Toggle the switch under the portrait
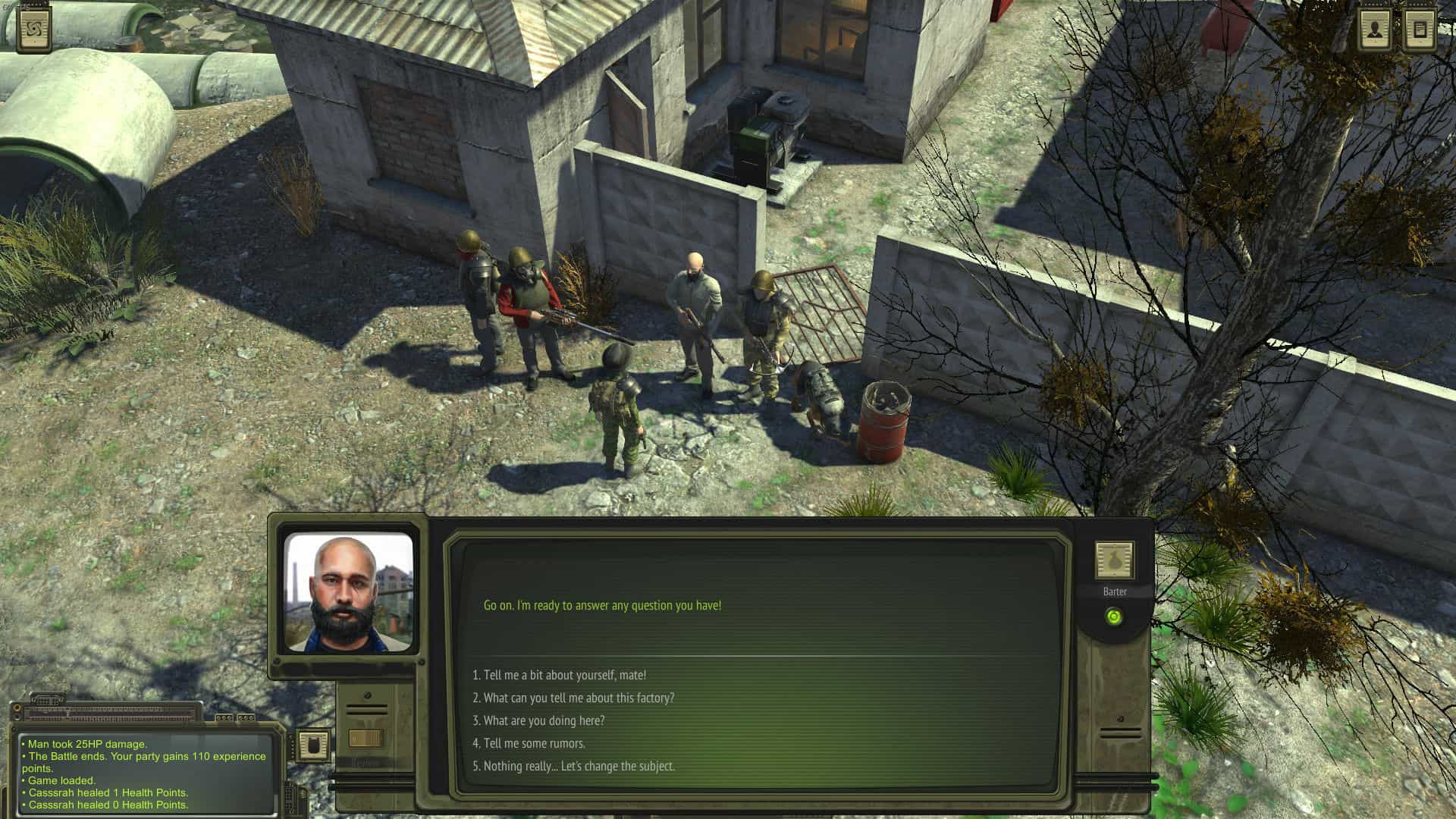Viewport: 1456px width, 819px height. click(x=366, y=738)
